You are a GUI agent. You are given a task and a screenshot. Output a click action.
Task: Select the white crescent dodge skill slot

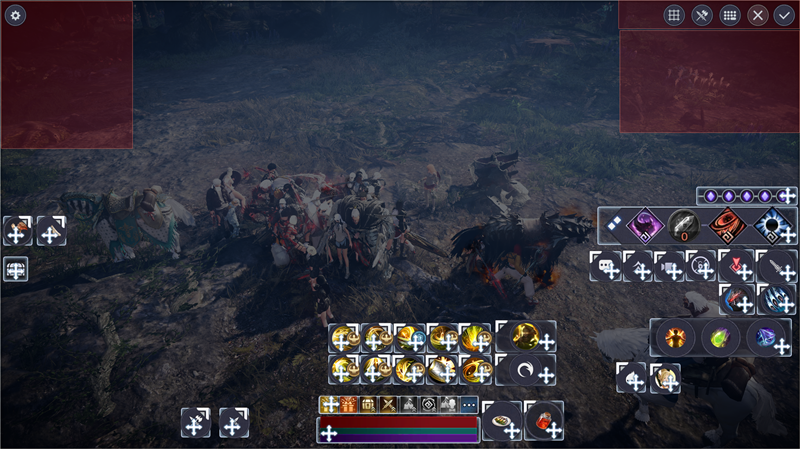[x=524, y=370]
